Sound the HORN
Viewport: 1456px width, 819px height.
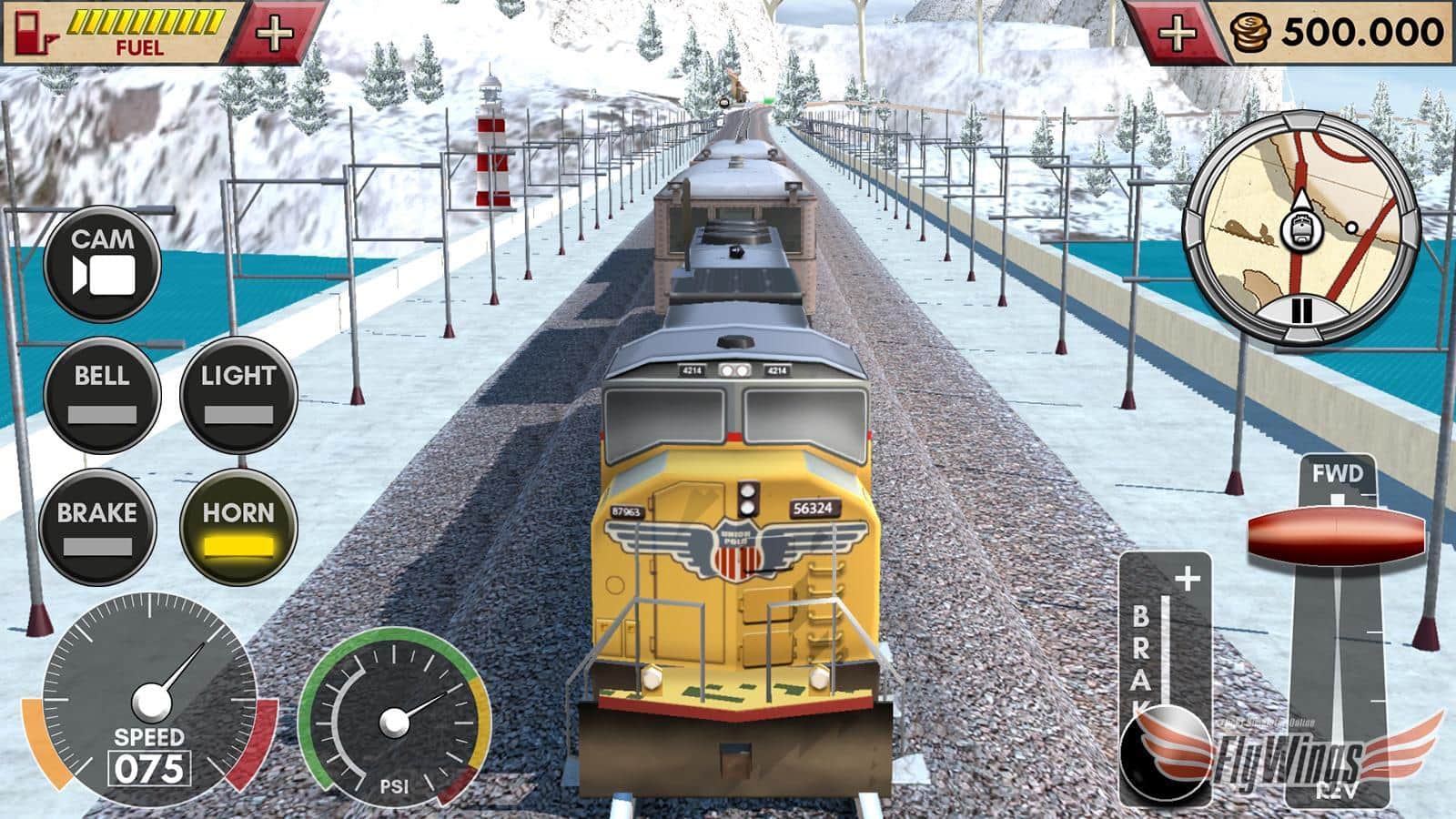(x=238, y=528)
